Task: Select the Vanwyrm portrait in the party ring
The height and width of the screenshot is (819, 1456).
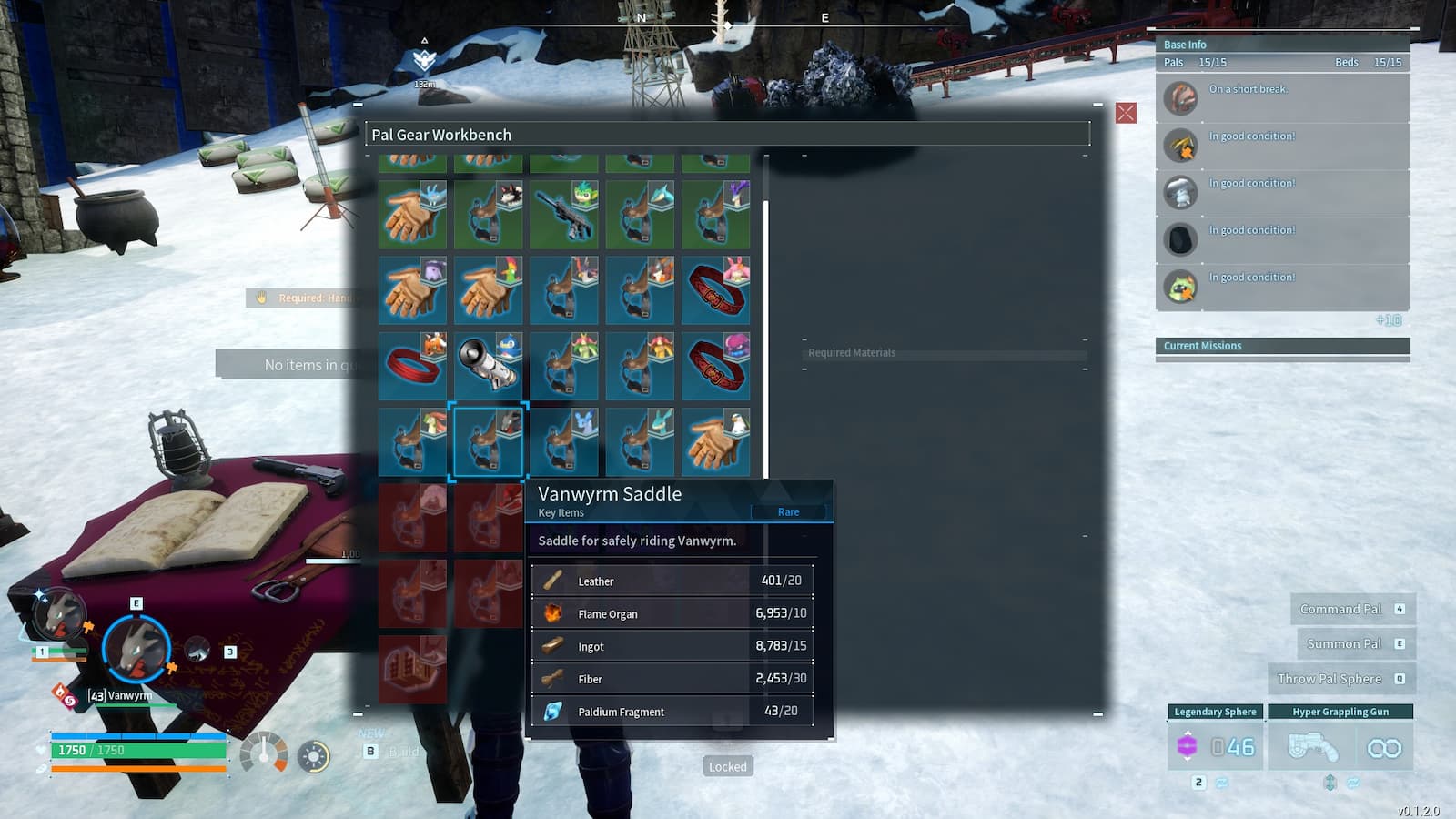Action: 135,648
